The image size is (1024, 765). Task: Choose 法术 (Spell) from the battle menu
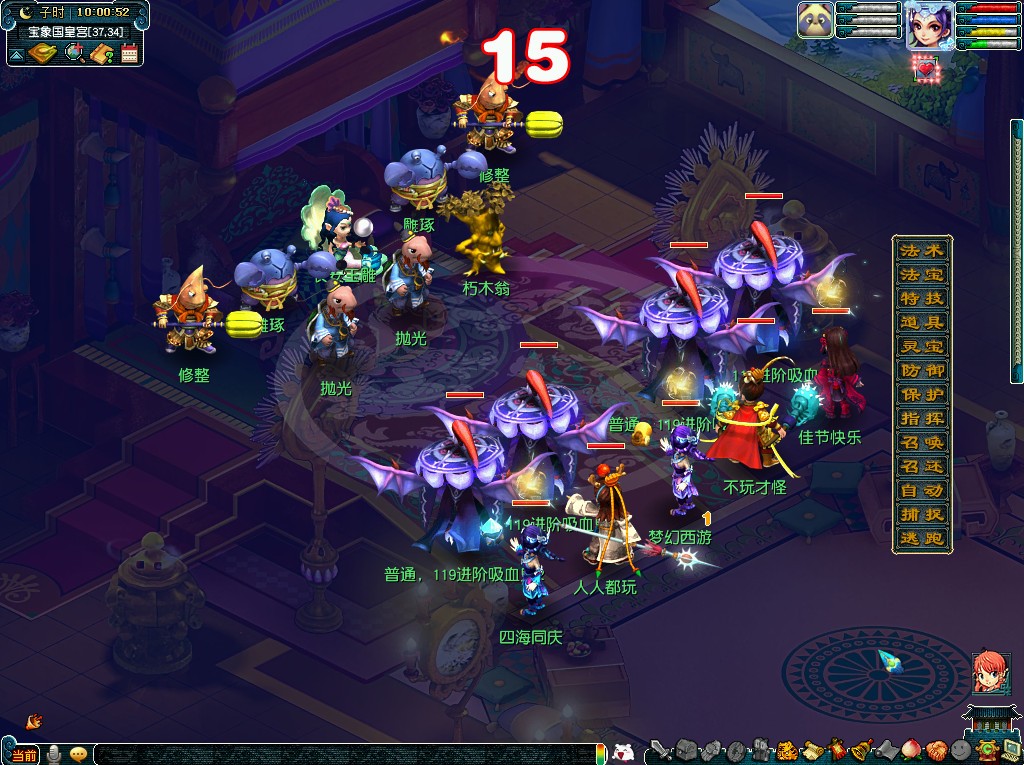[922, 250]
